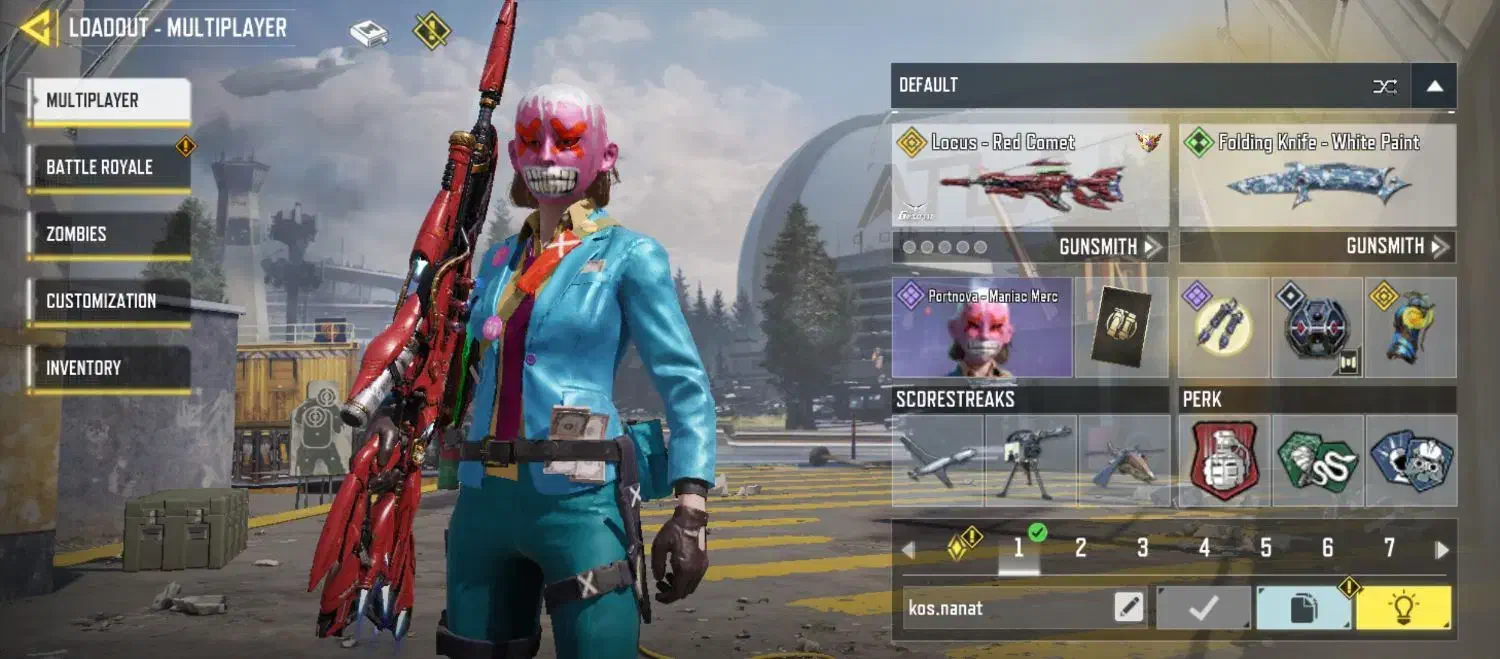
Task: Edit the loadout name kos.nanat
Action: tap(1129, 607)
